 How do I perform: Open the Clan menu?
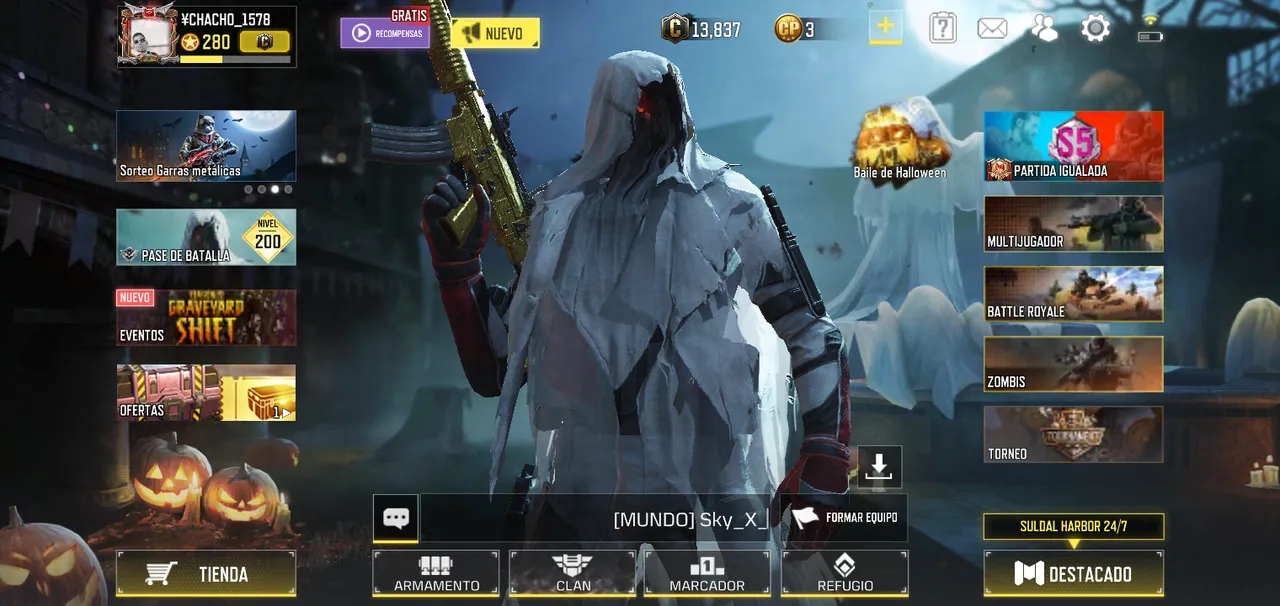click(572, 574)
